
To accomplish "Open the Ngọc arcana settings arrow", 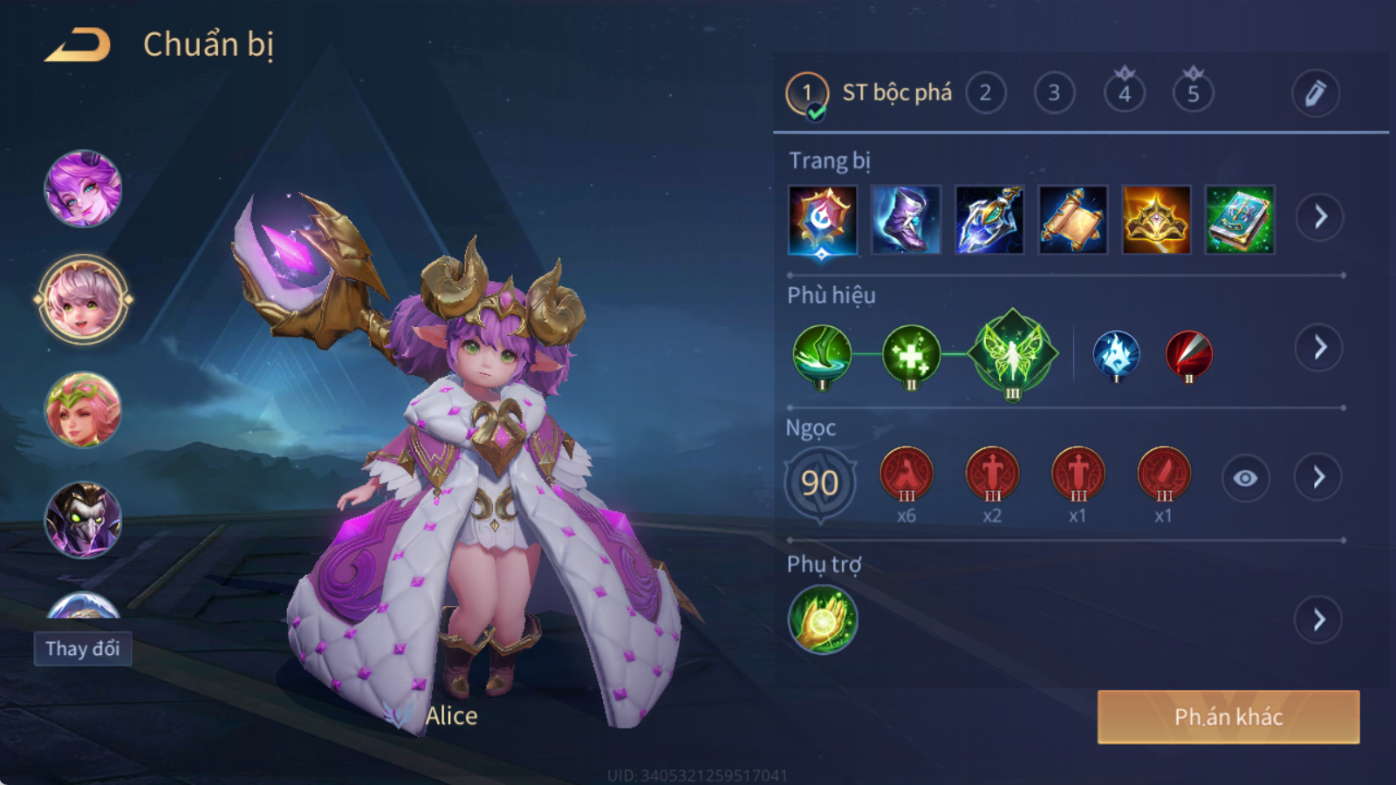I will pos(1318,478).
